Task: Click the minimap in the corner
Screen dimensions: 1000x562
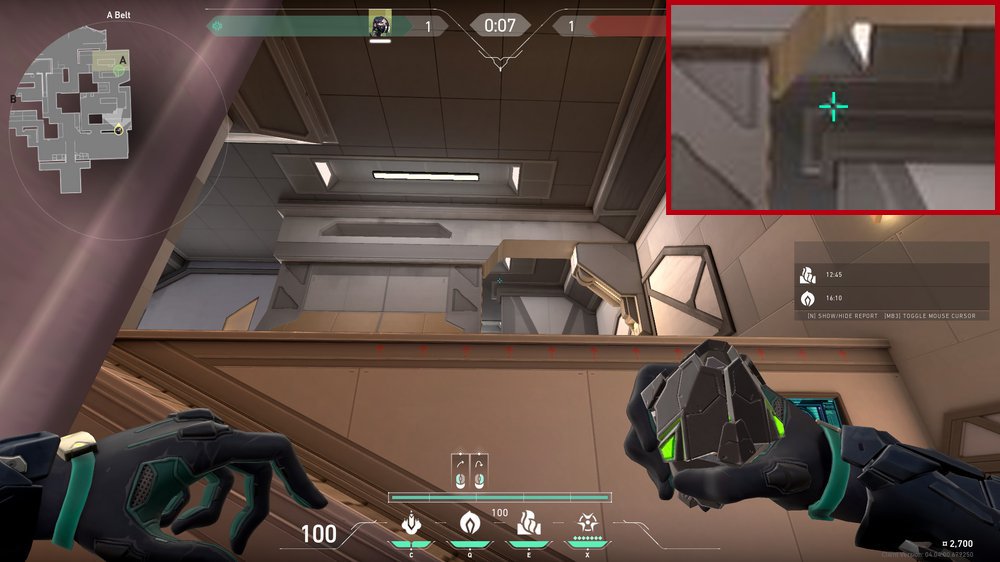Action: [x=70, y=110]
